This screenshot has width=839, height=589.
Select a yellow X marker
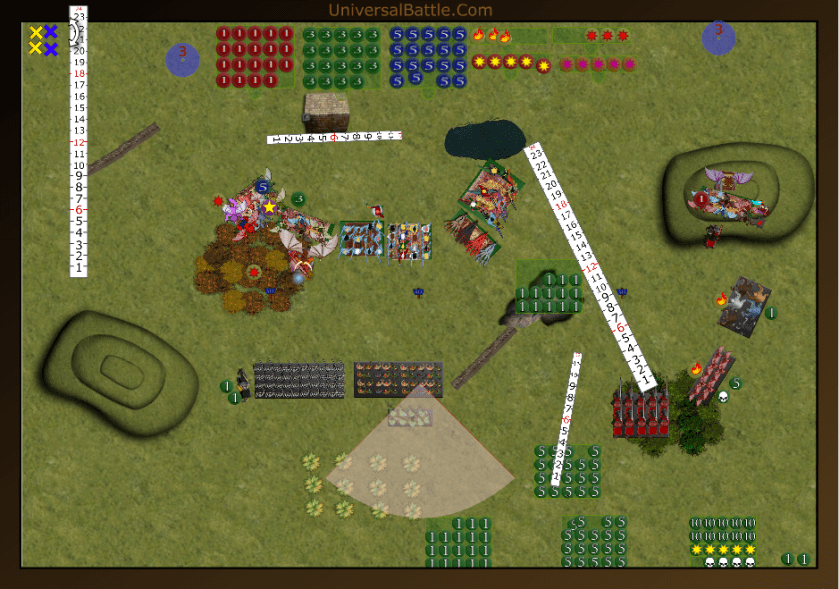[36, 33]
